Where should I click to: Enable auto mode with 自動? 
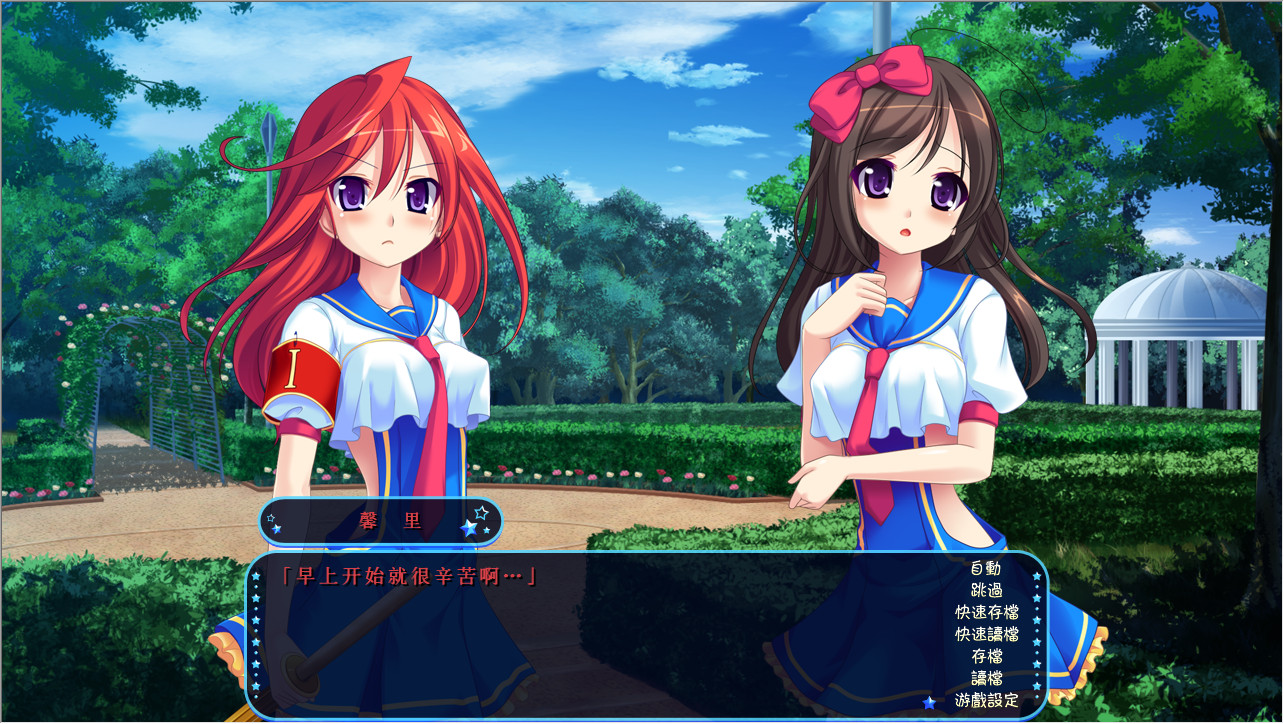(985, 568)
